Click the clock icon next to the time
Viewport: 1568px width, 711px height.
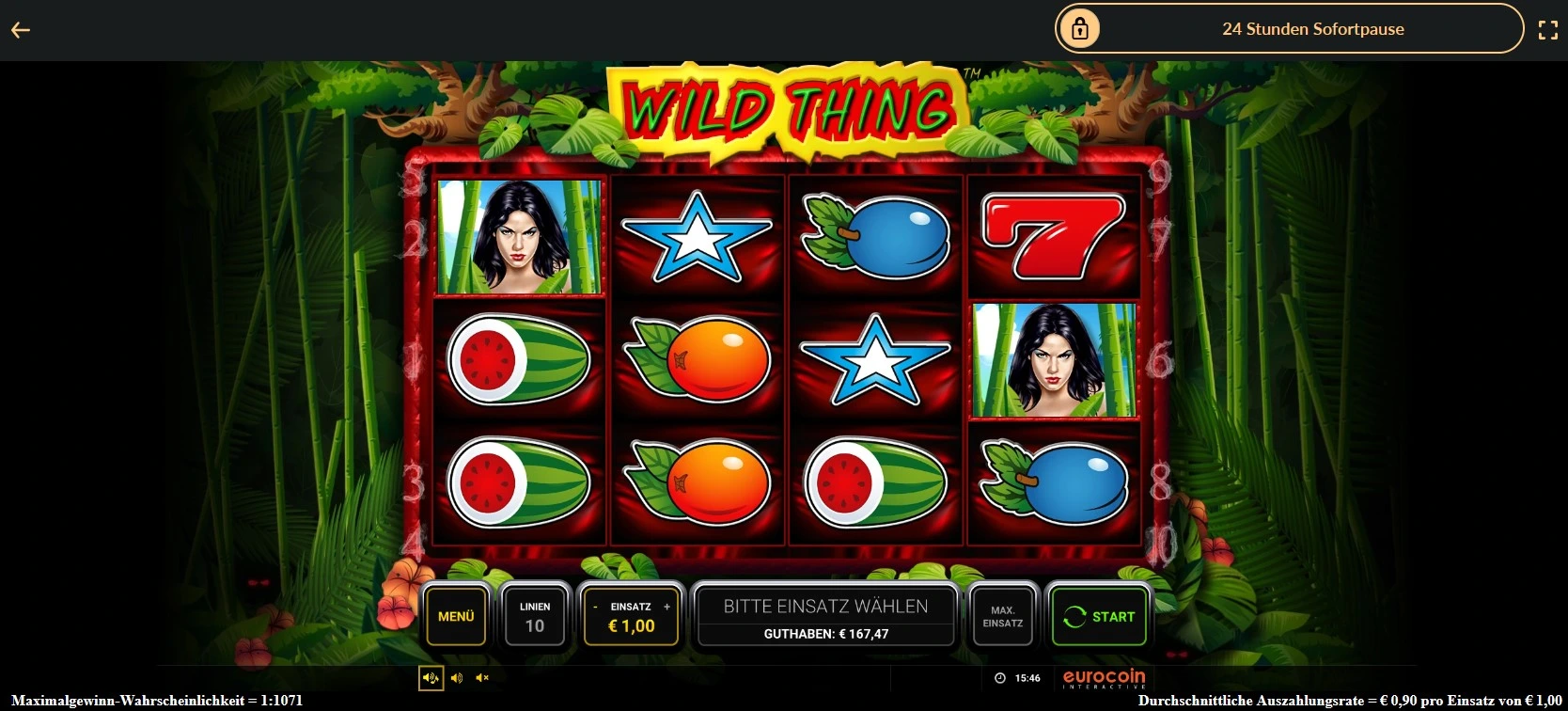tap(1000, 677)
